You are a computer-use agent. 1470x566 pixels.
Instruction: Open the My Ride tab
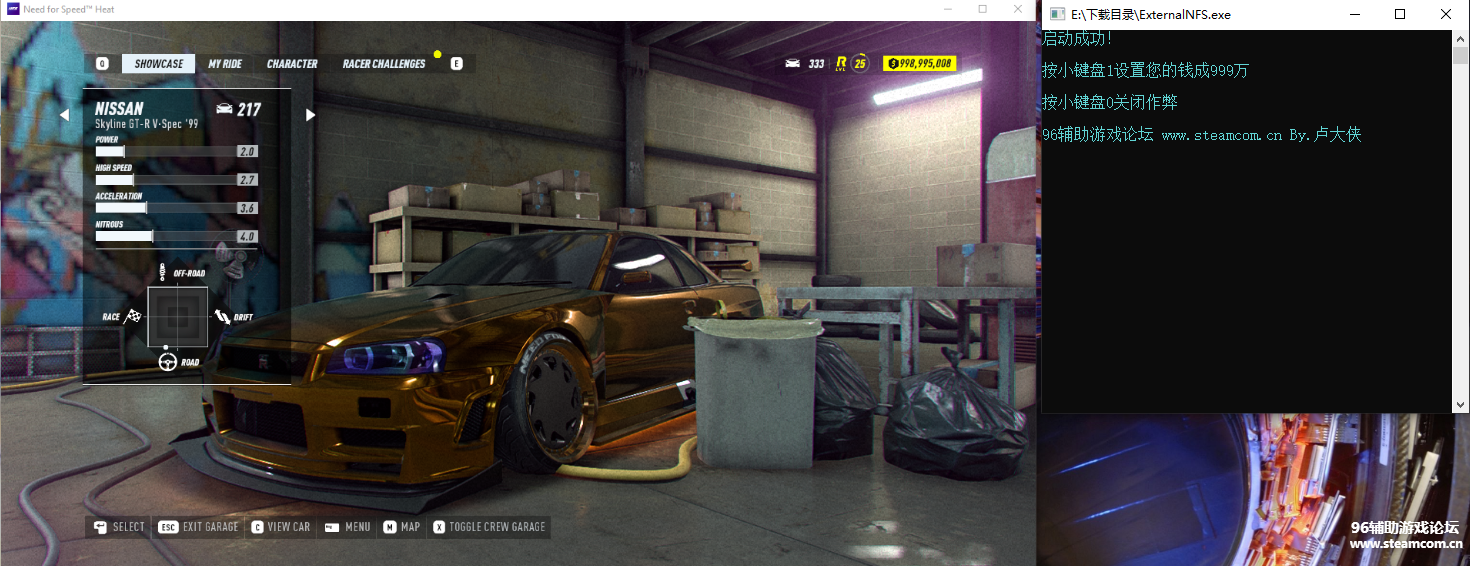pos(225,64)
